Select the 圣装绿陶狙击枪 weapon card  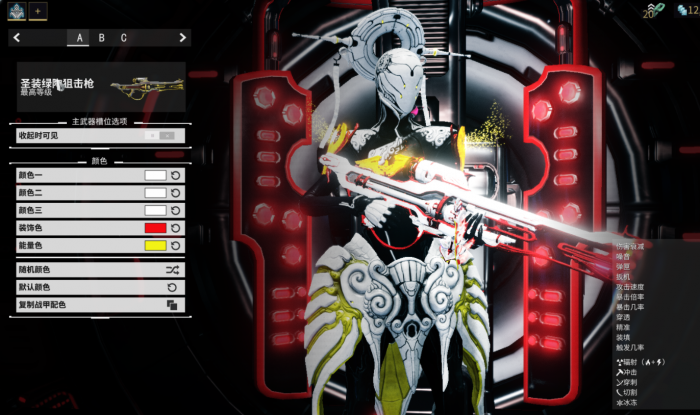point(98,86)
